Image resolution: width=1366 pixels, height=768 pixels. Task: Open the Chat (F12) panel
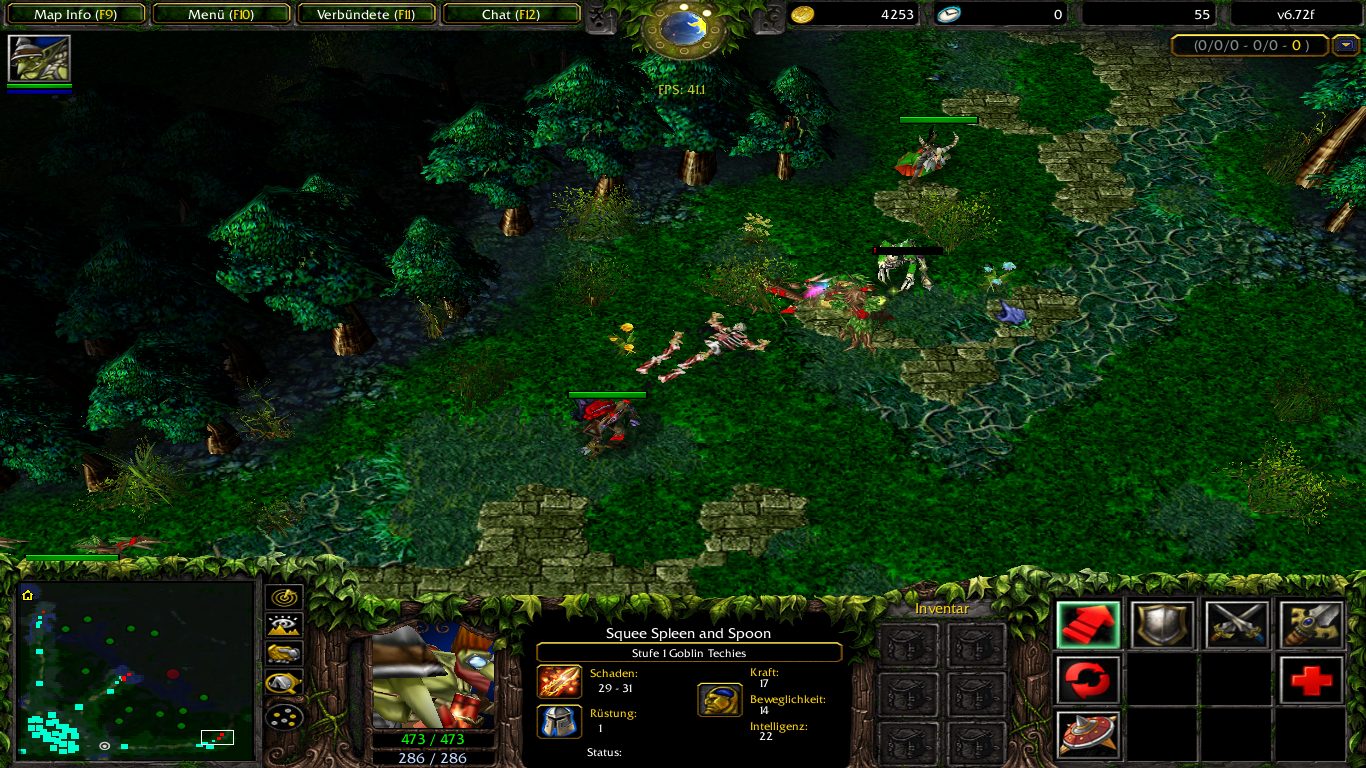(x=512, y=14)
